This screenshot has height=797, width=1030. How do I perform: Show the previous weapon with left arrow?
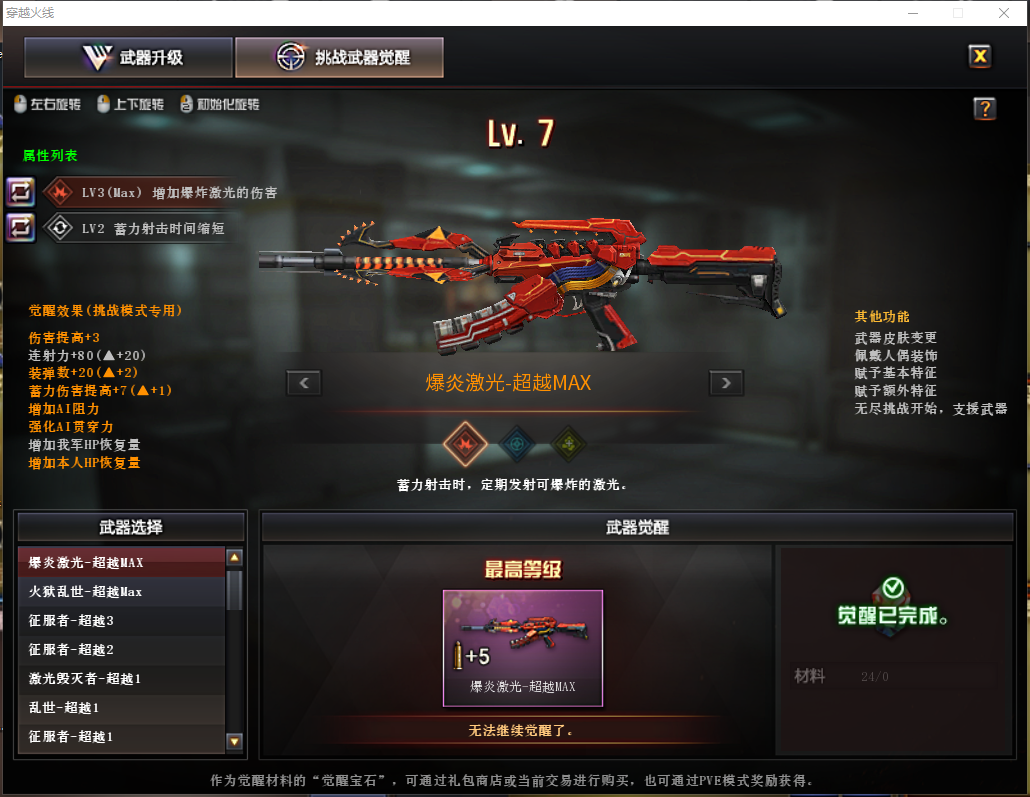click(x=304, y=382)
